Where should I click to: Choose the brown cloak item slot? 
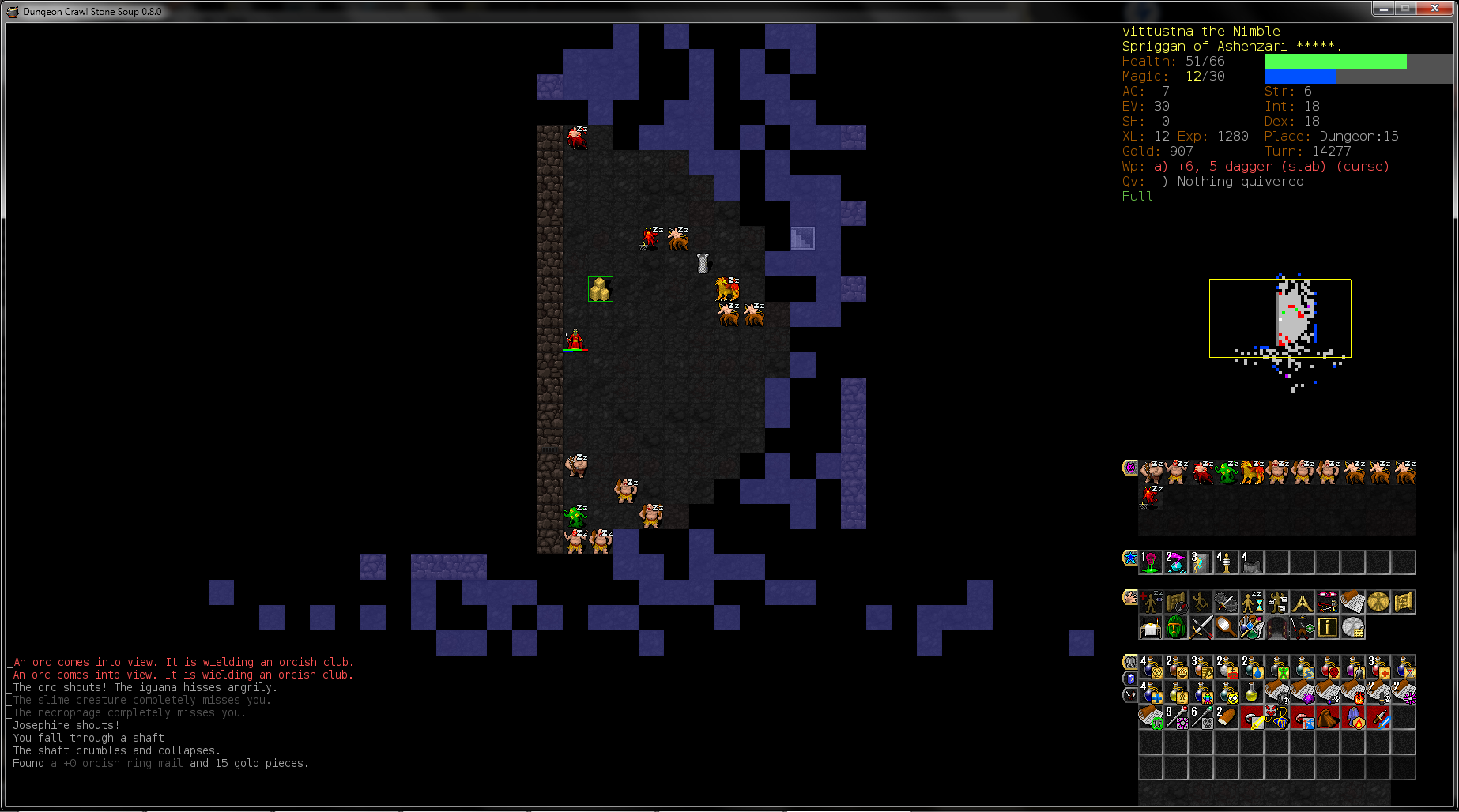pos(1327,717)
